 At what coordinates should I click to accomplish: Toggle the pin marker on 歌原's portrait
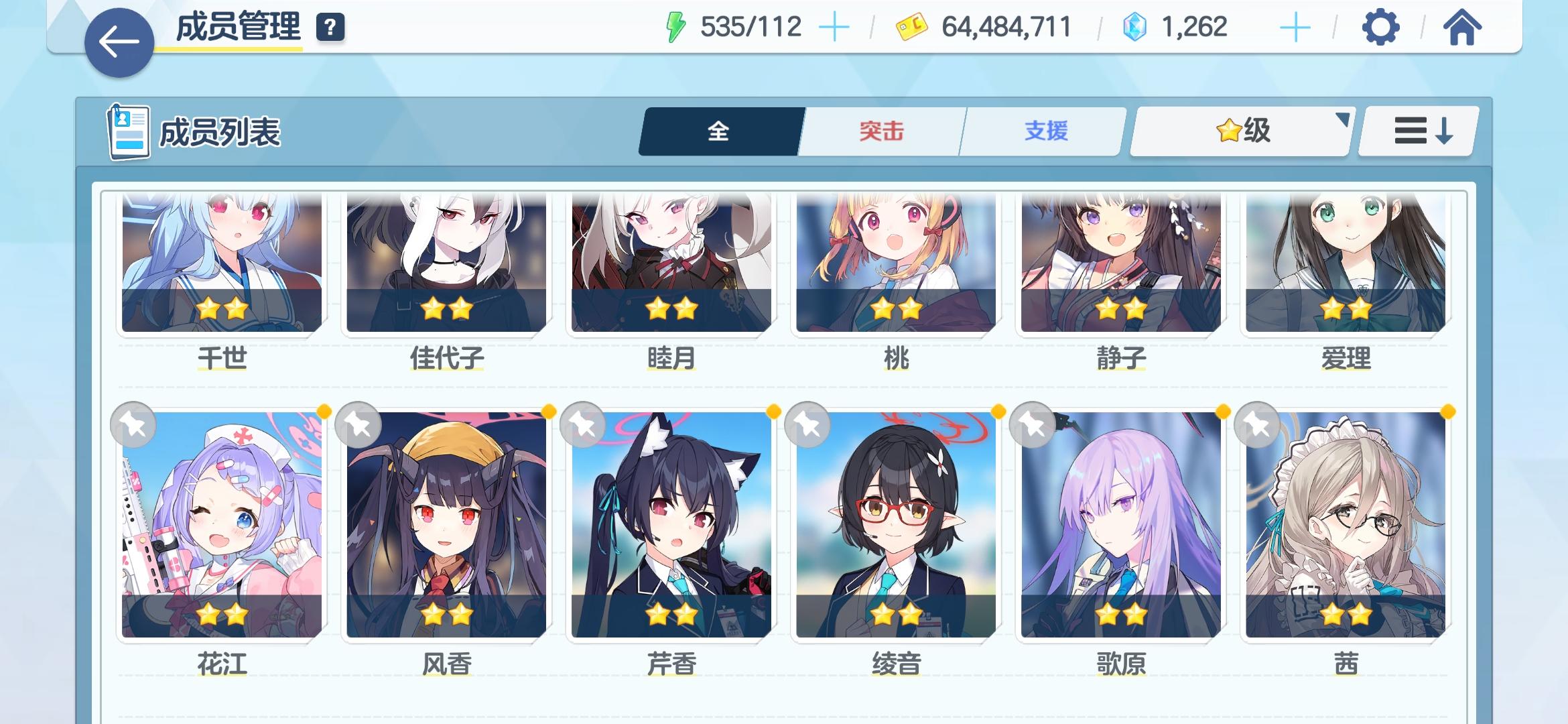click(1031, 424)
